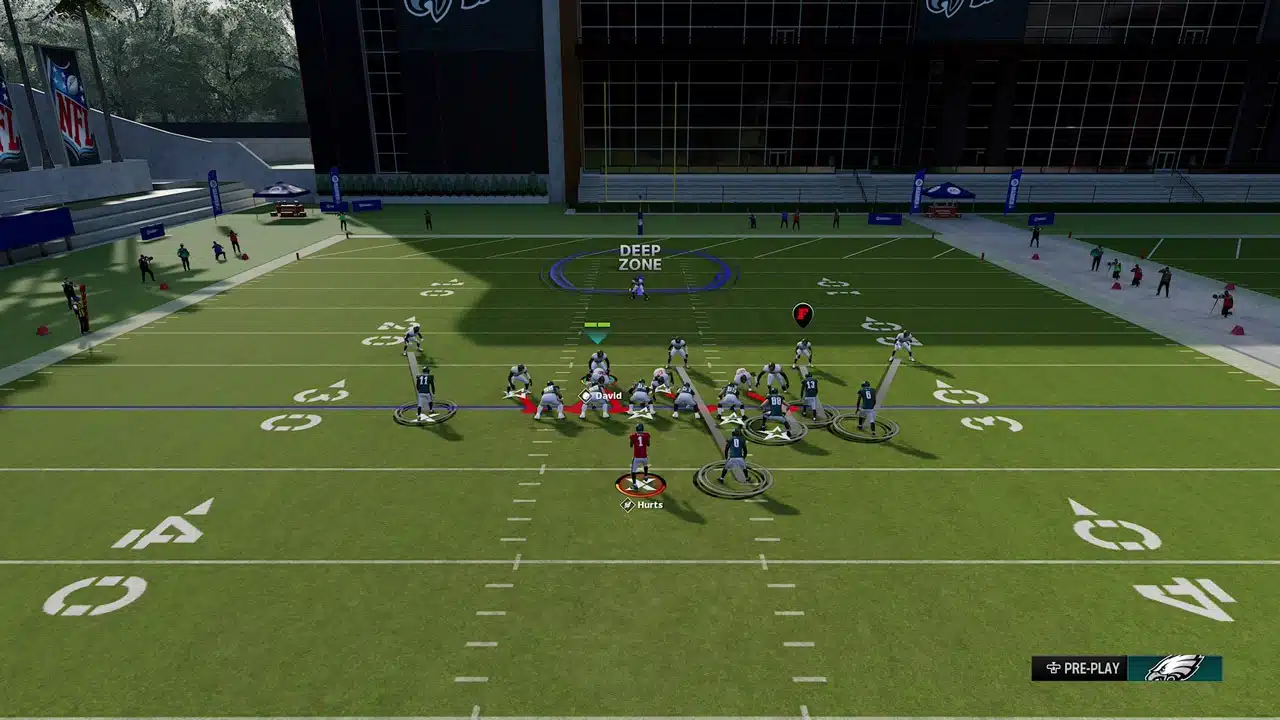
Task: Click the black F defender marker icon
Action: [803, 315]
